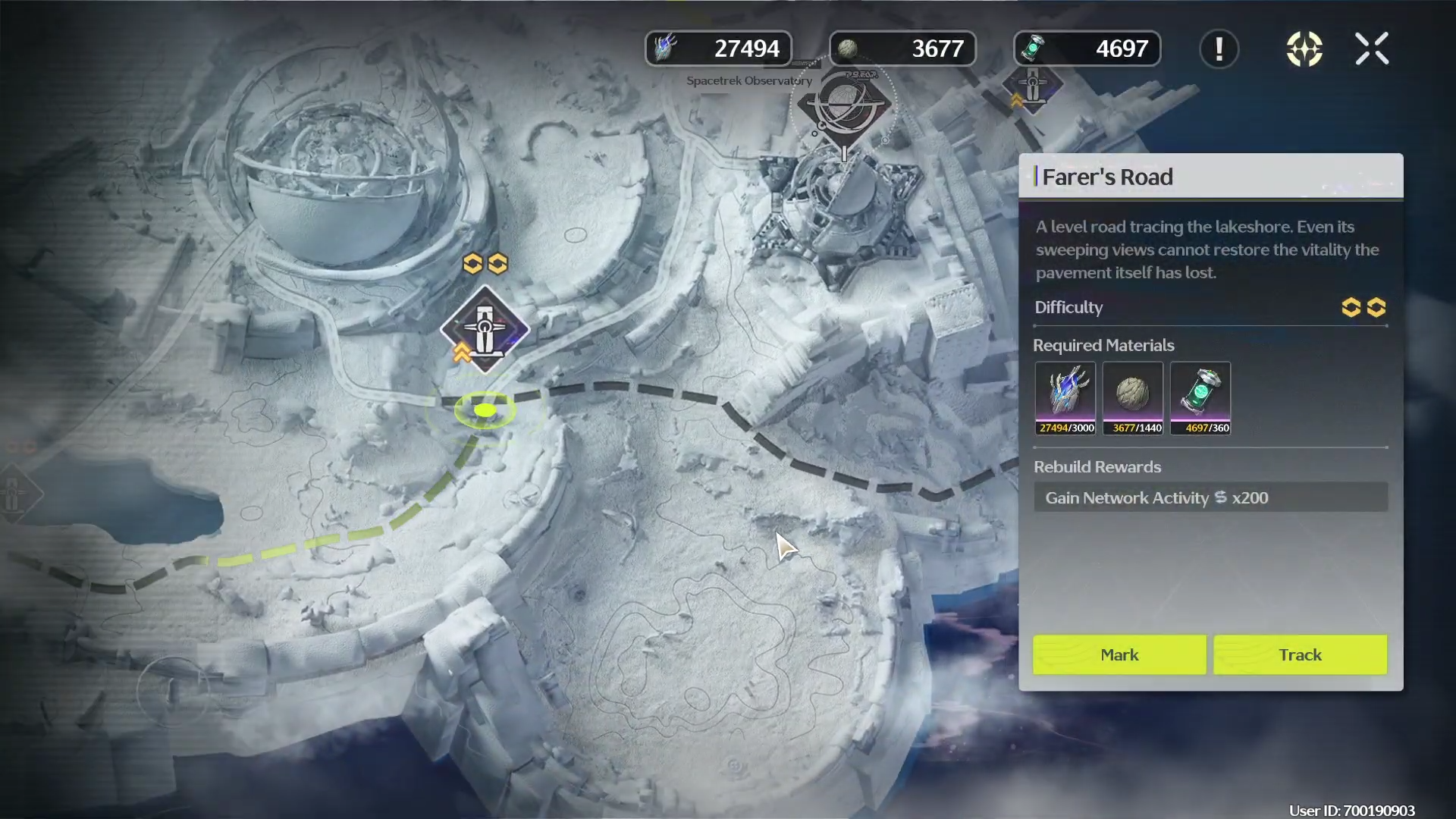1456x819 pixels.
Task: Select the blue crystal material slot
Action: tap(1065, 397)
